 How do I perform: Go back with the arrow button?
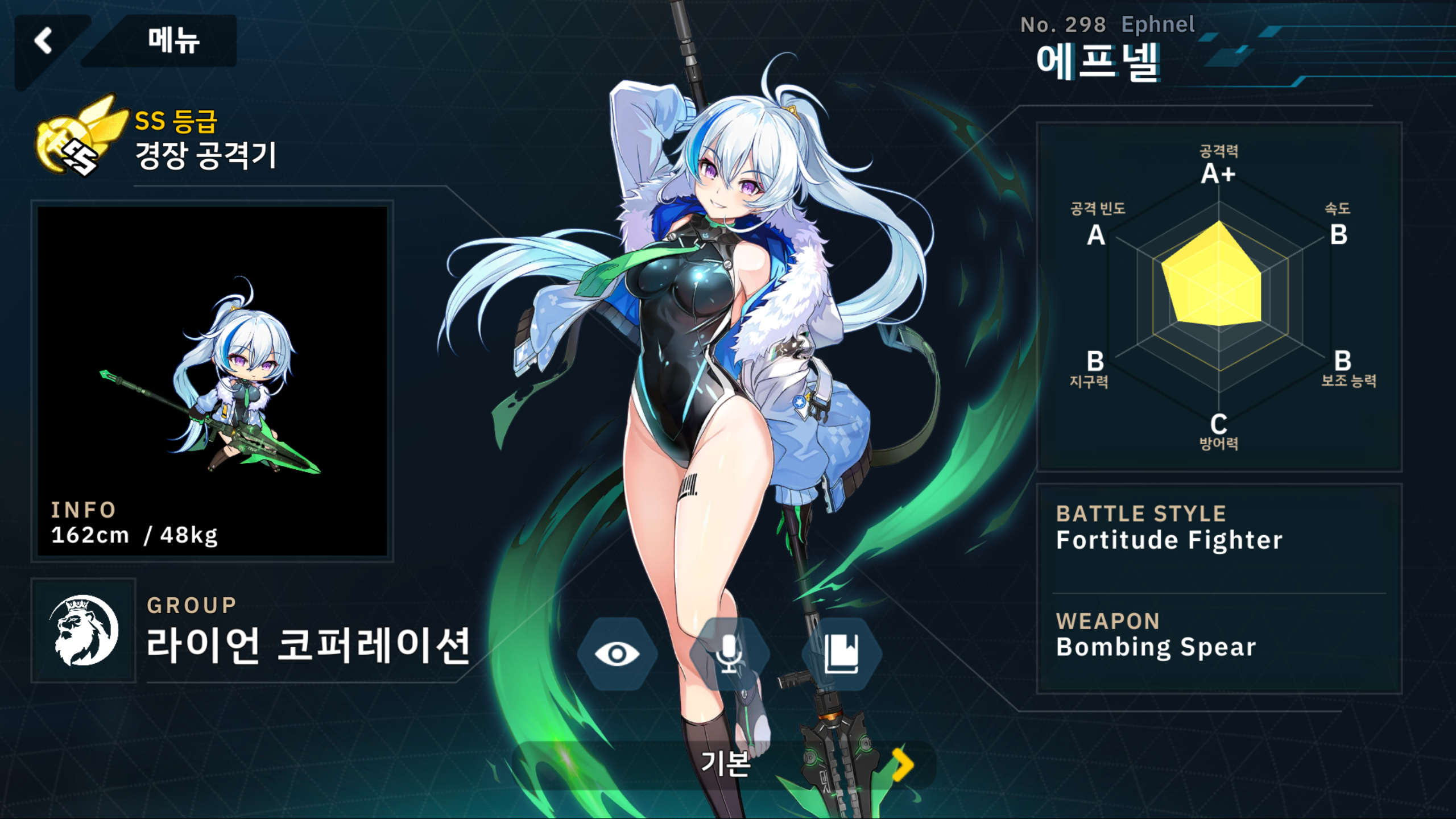pos(44,41)
